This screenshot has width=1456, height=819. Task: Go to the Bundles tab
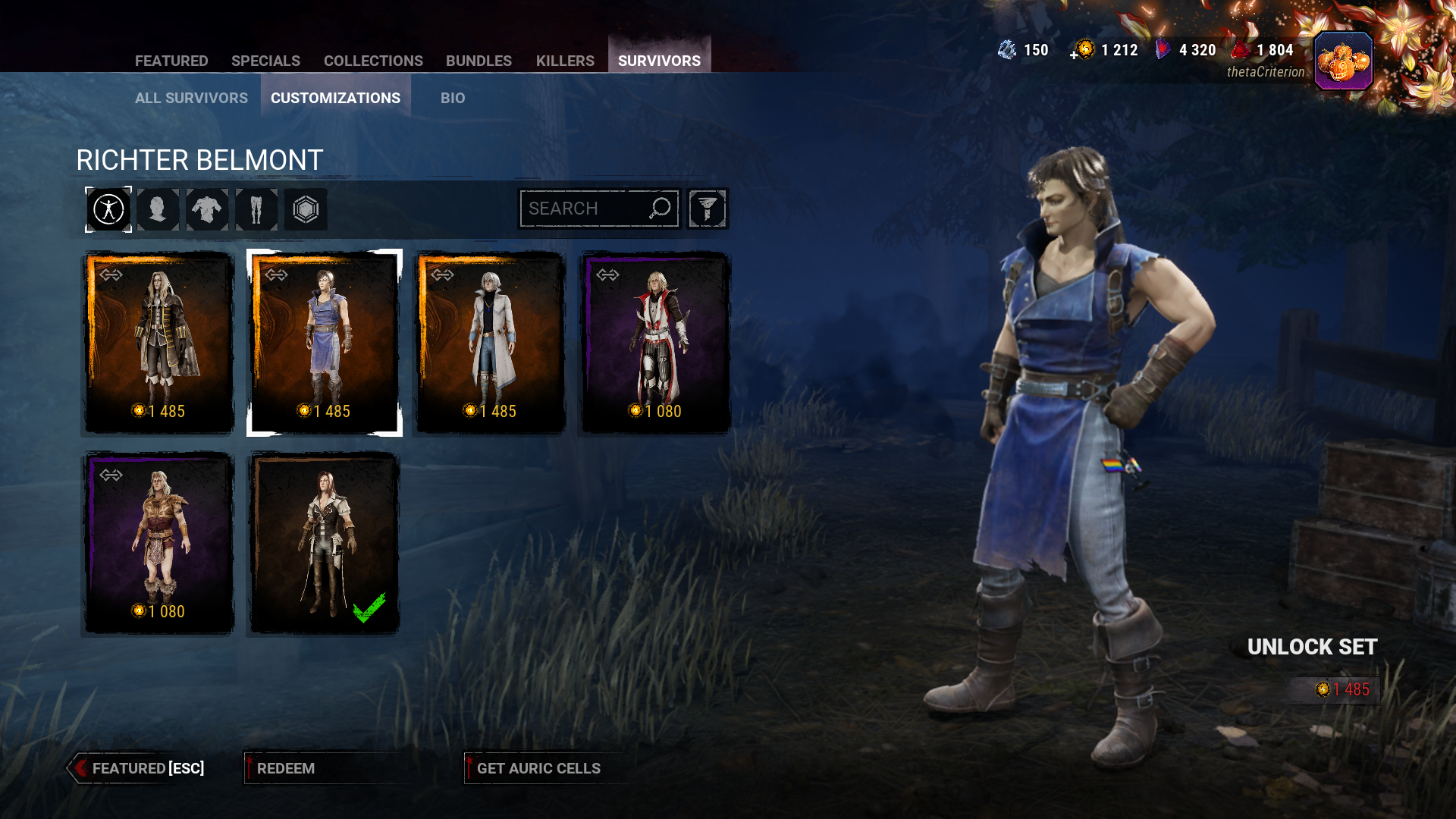479,61
